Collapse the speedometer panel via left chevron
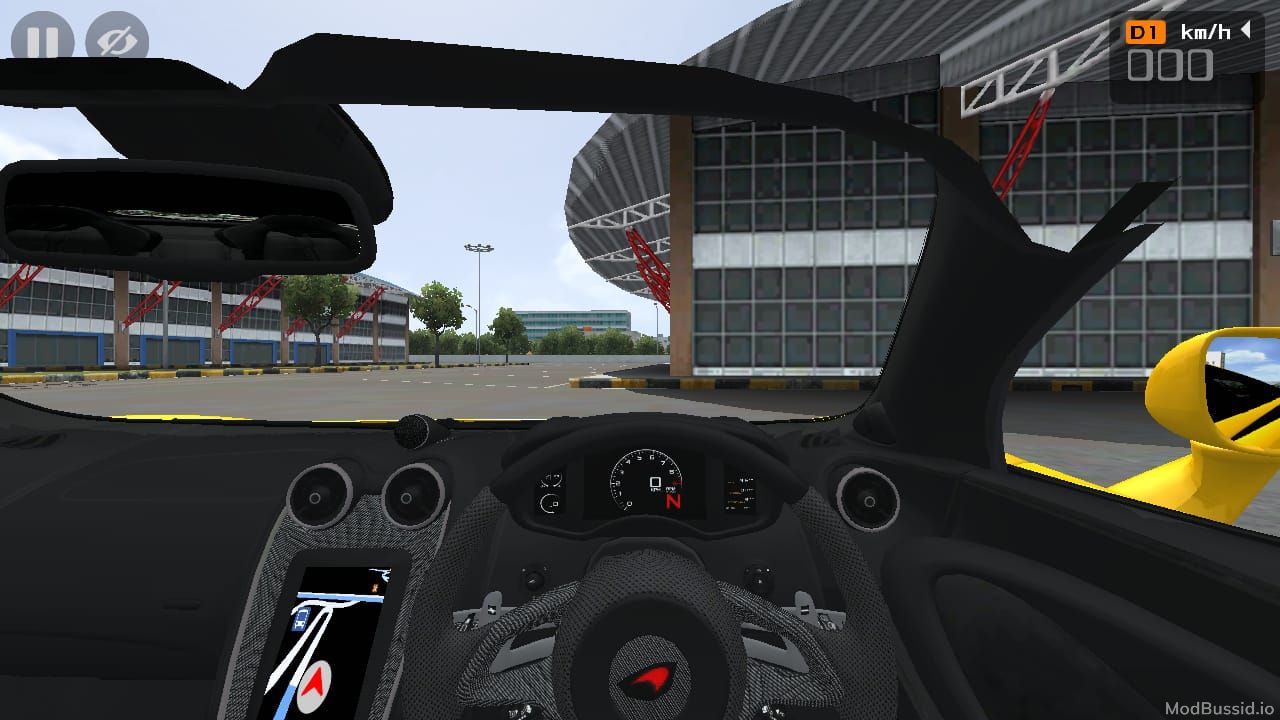 1243,31
